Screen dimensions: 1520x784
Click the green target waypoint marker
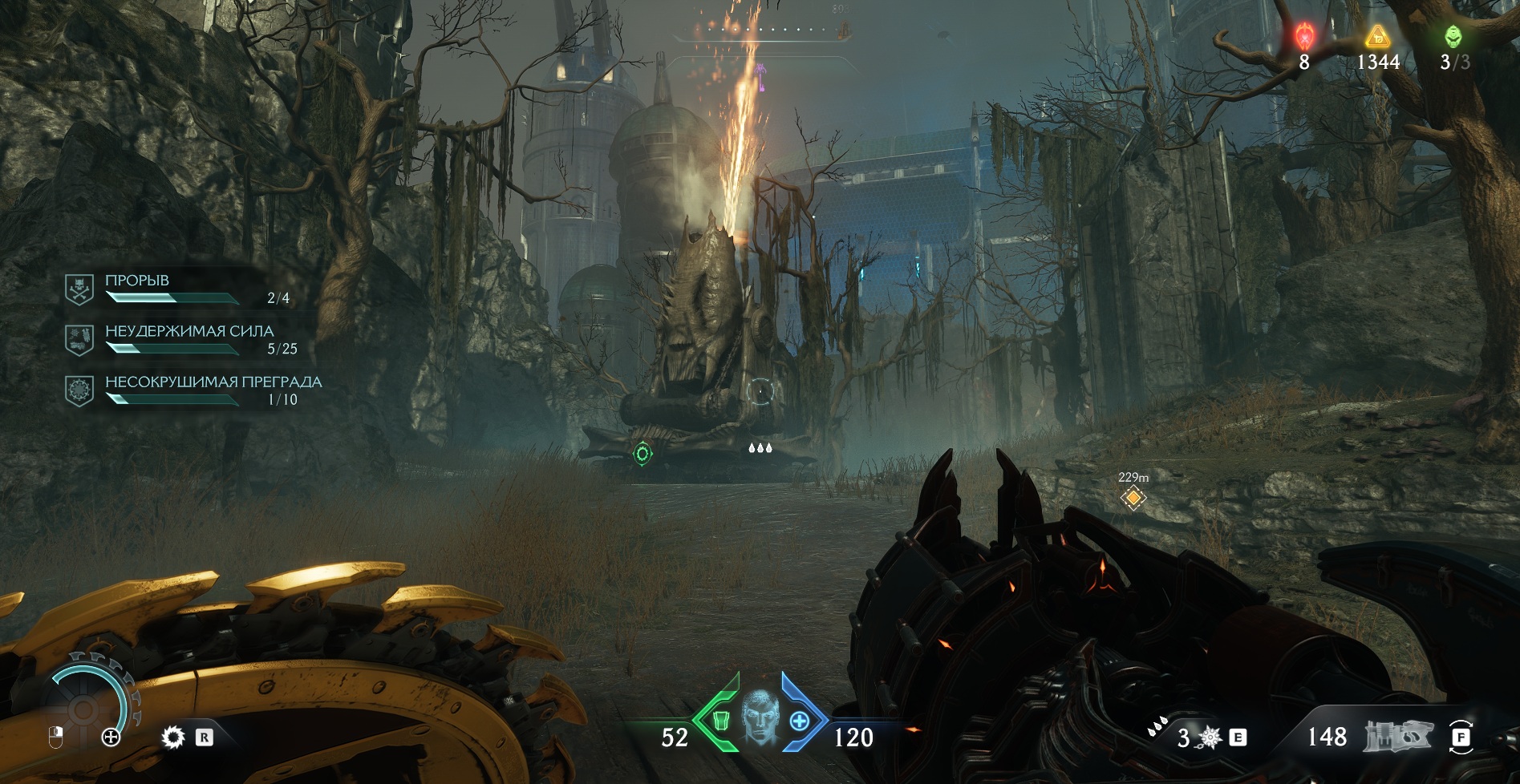642,454
